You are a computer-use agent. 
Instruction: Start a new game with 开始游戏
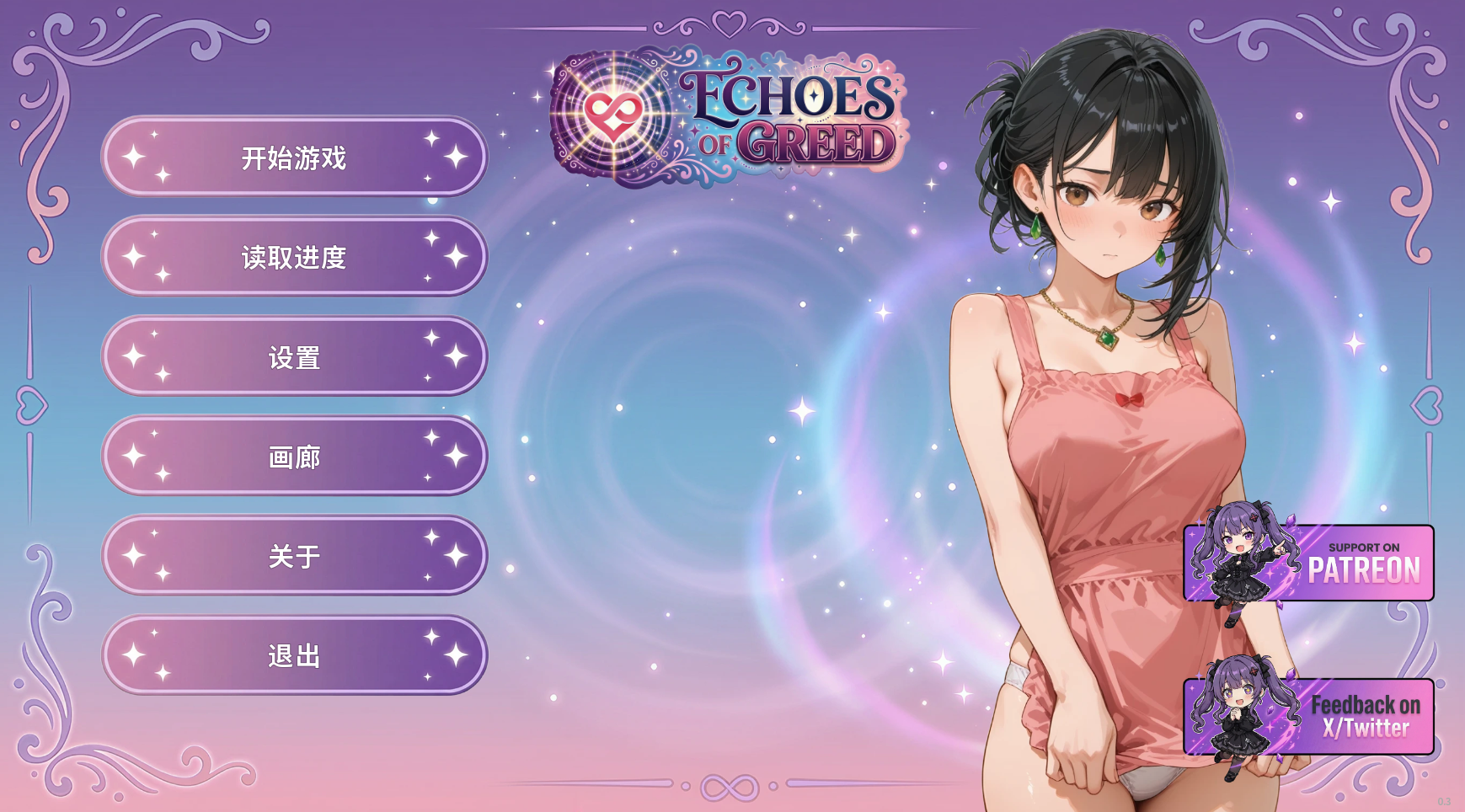coord(294,158)
